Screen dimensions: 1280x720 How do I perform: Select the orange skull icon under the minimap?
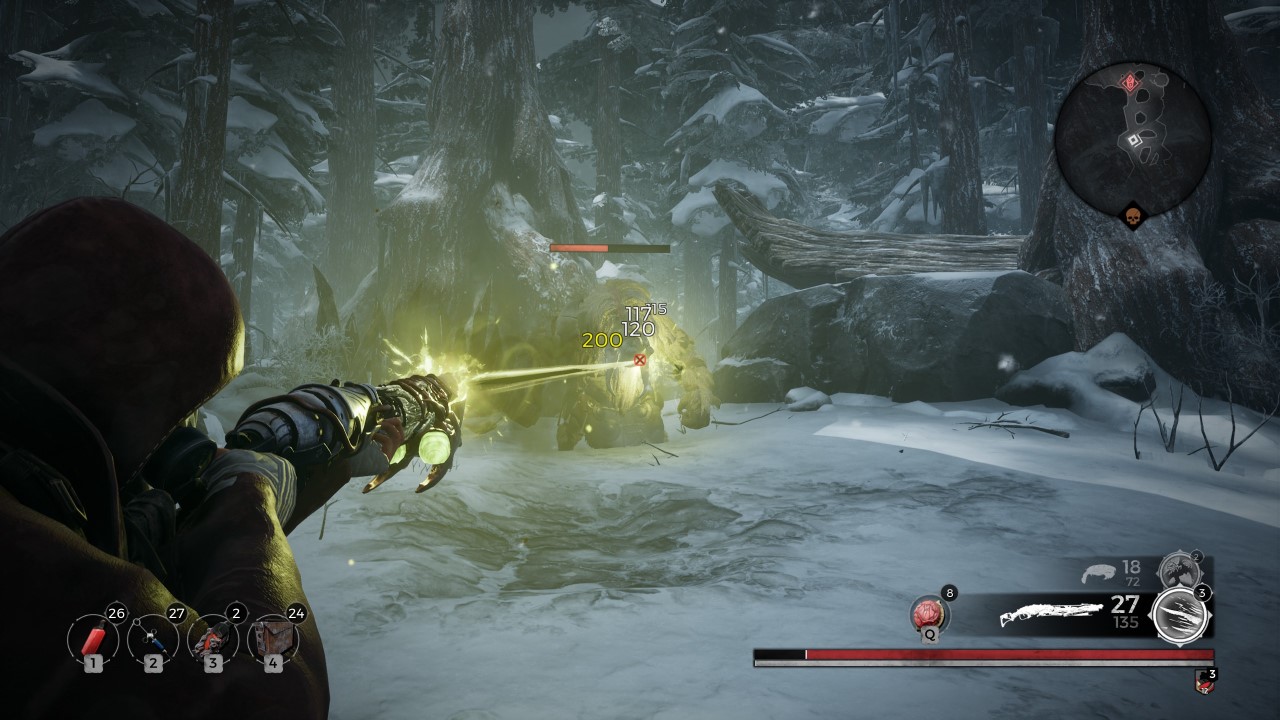pos(1132,215)
